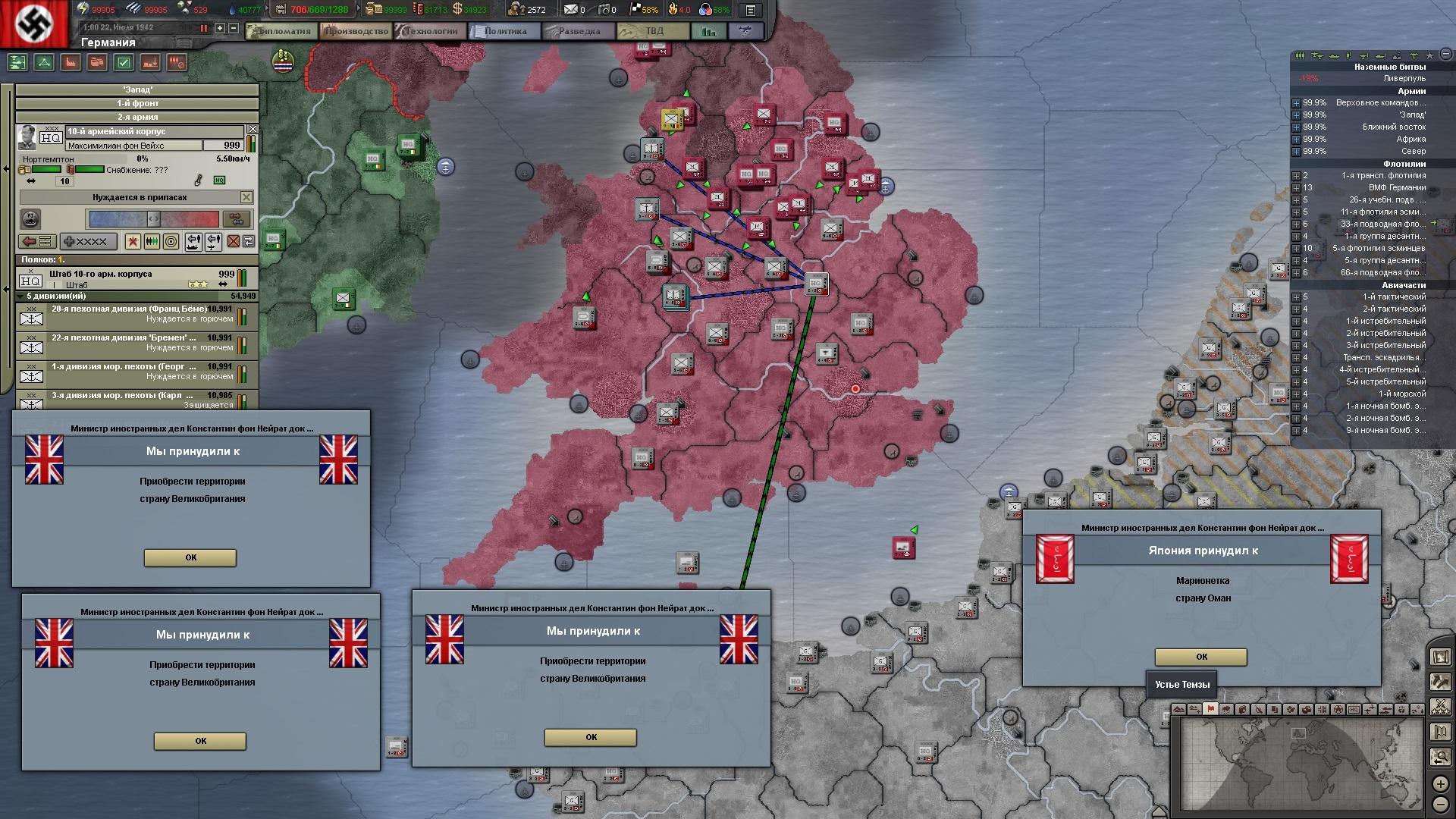Pause the game with the pause button

pos(203,28)
